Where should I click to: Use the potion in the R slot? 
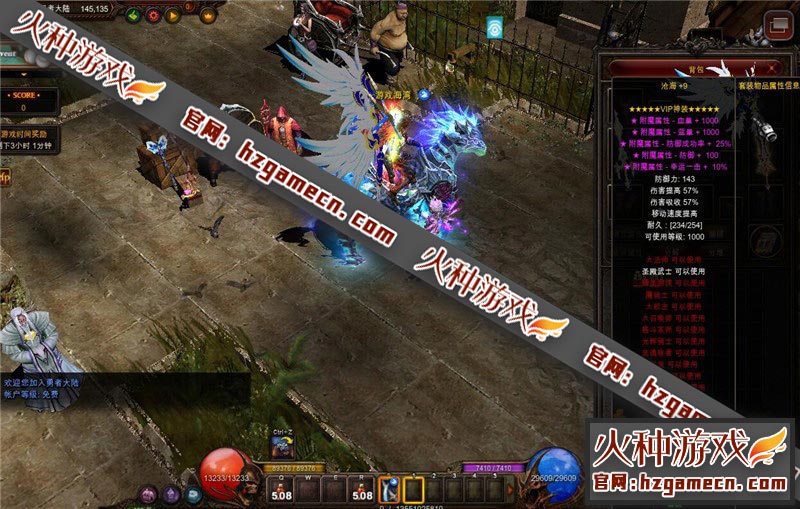[362, 489]
